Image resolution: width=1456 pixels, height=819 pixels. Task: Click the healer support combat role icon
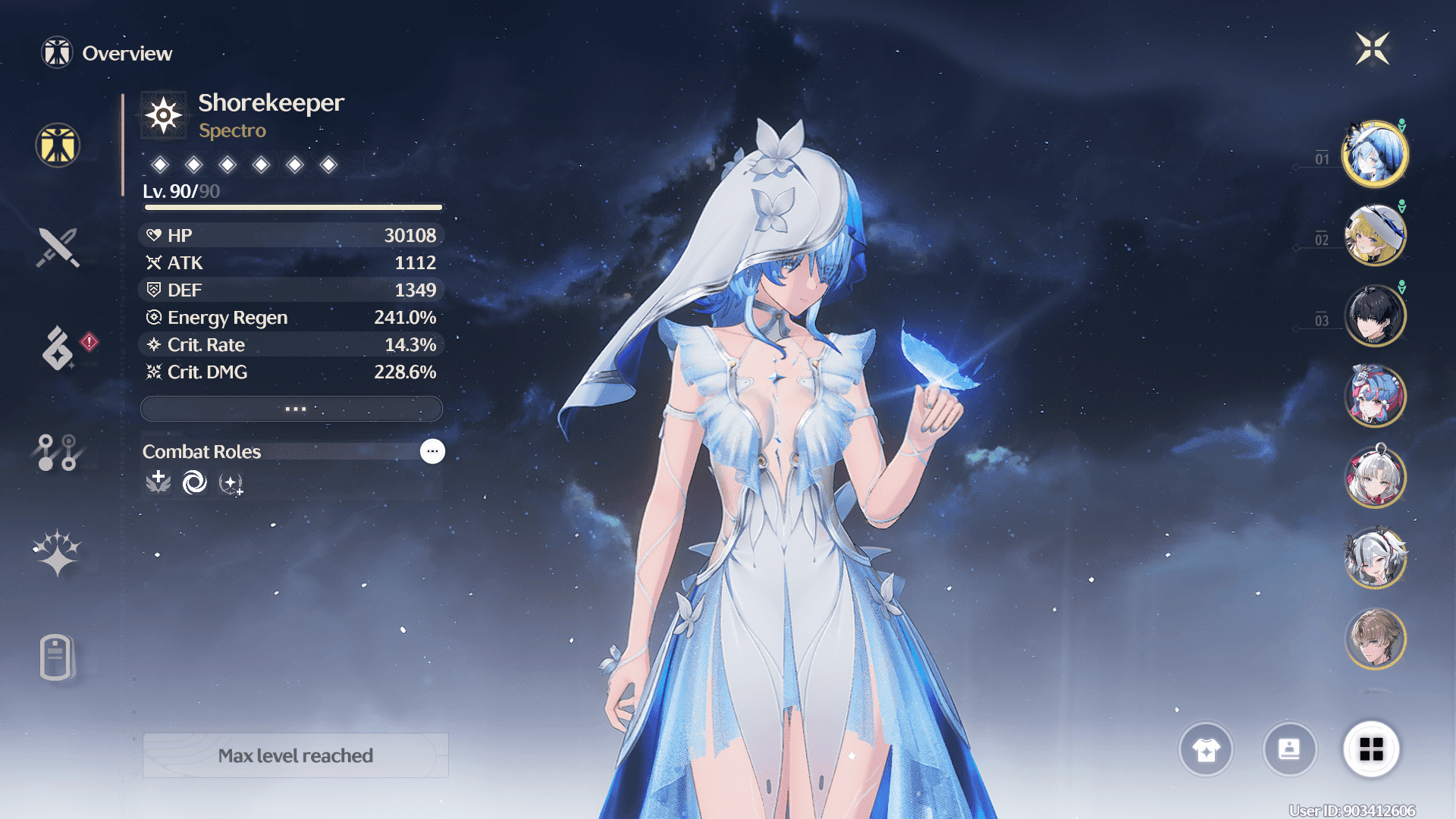coord(158,482)
